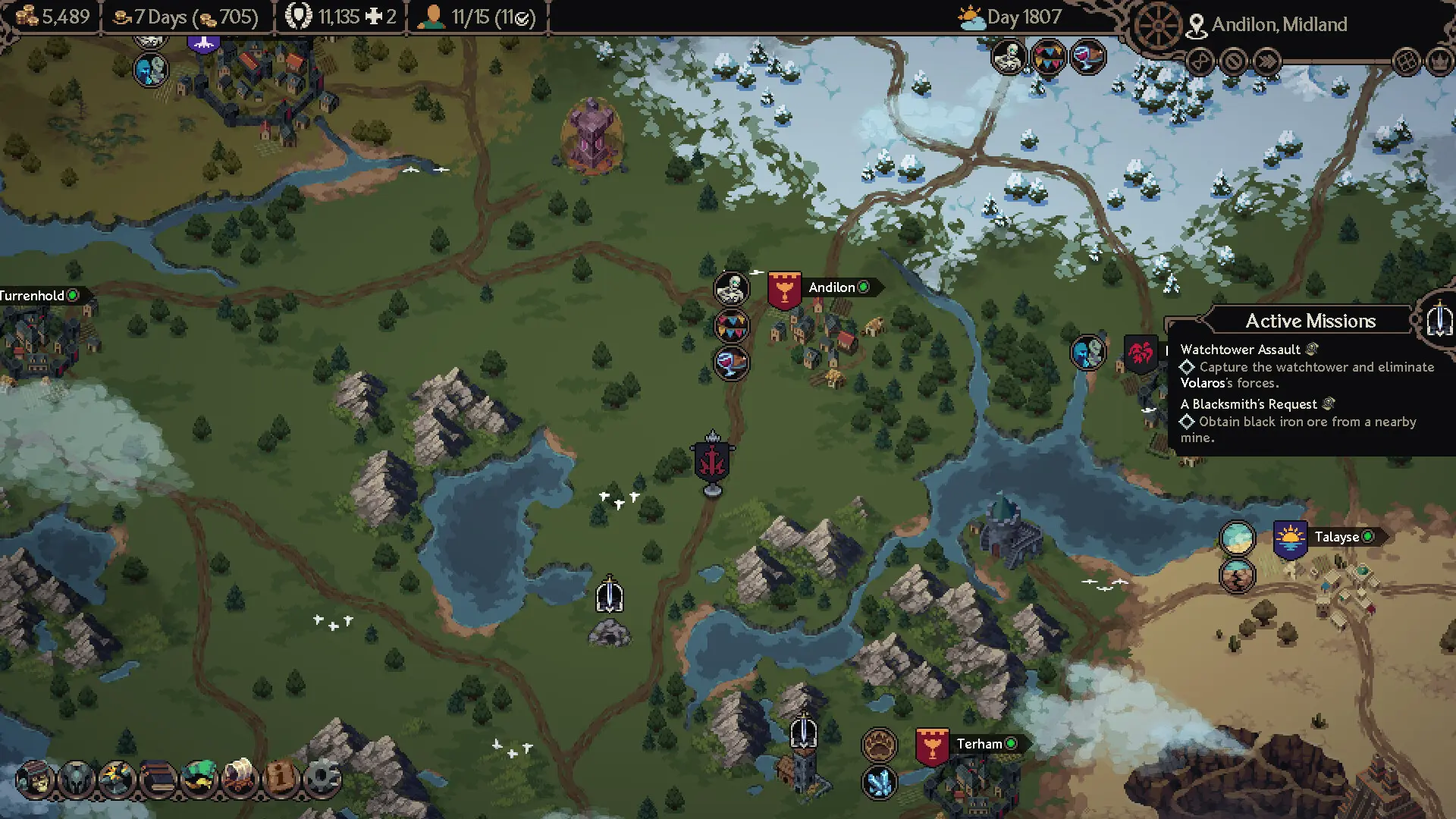Open the troops/character panel at bottom left
The image size is (1456, 819).
[x=38, y=781]
